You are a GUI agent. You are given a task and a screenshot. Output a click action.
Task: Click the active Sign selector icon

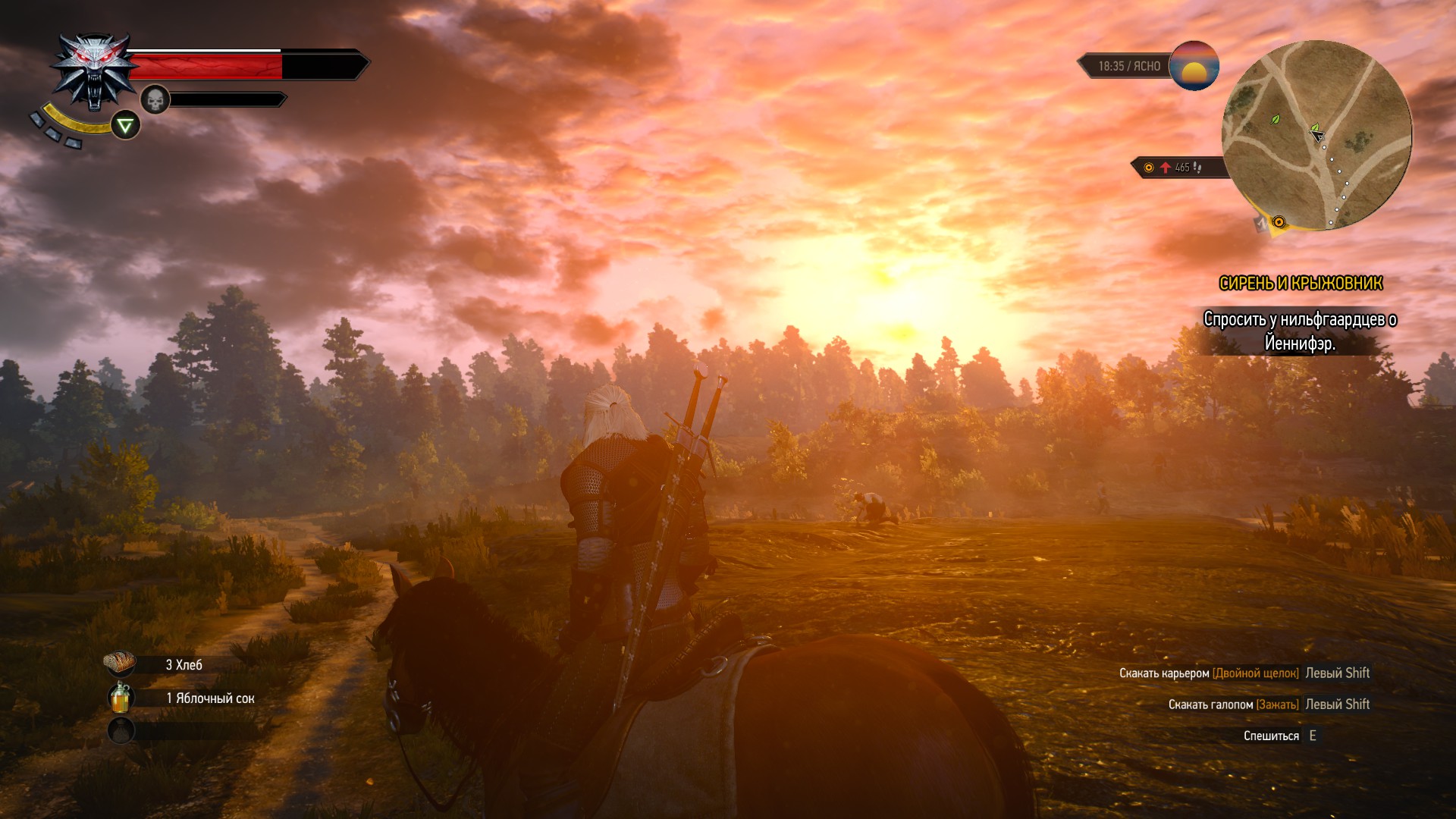(x=125, y=125)
